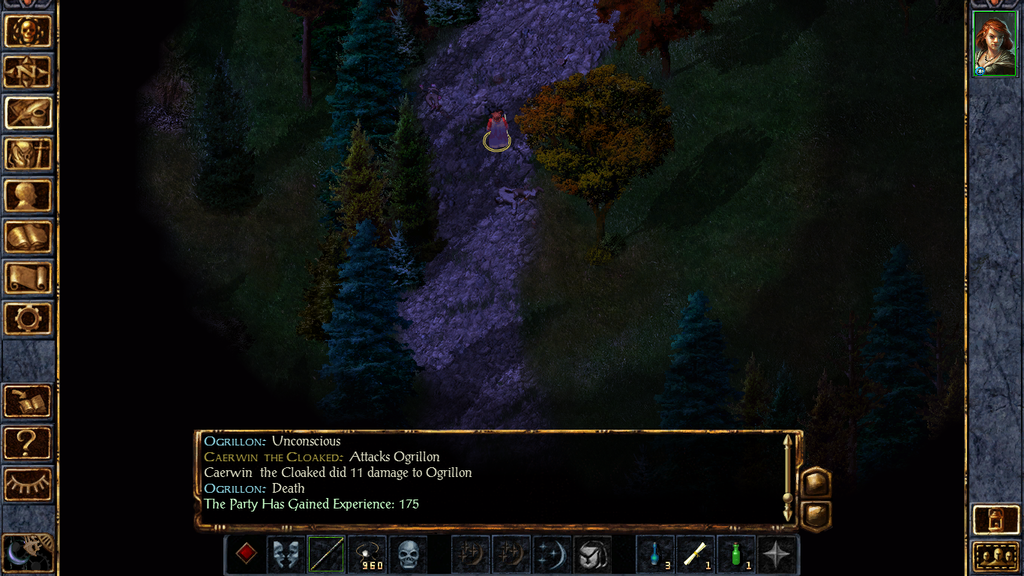Select the red-haired character portrait
This screenshot has width=1024, height=576.
pos(994,47)
